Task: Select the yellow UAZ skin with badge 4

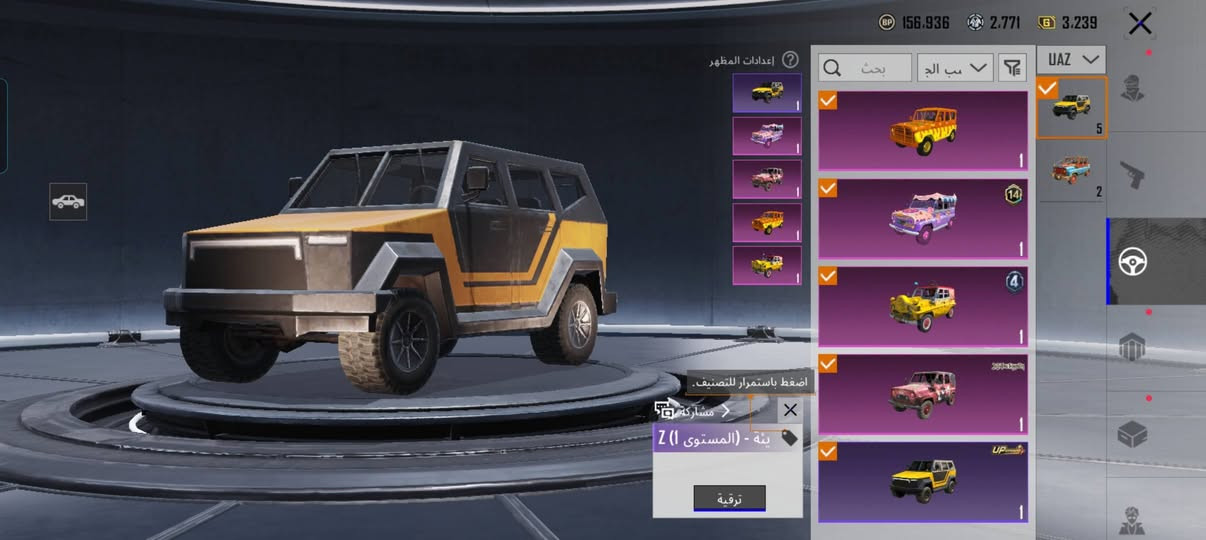Action: tap(923, 305)
